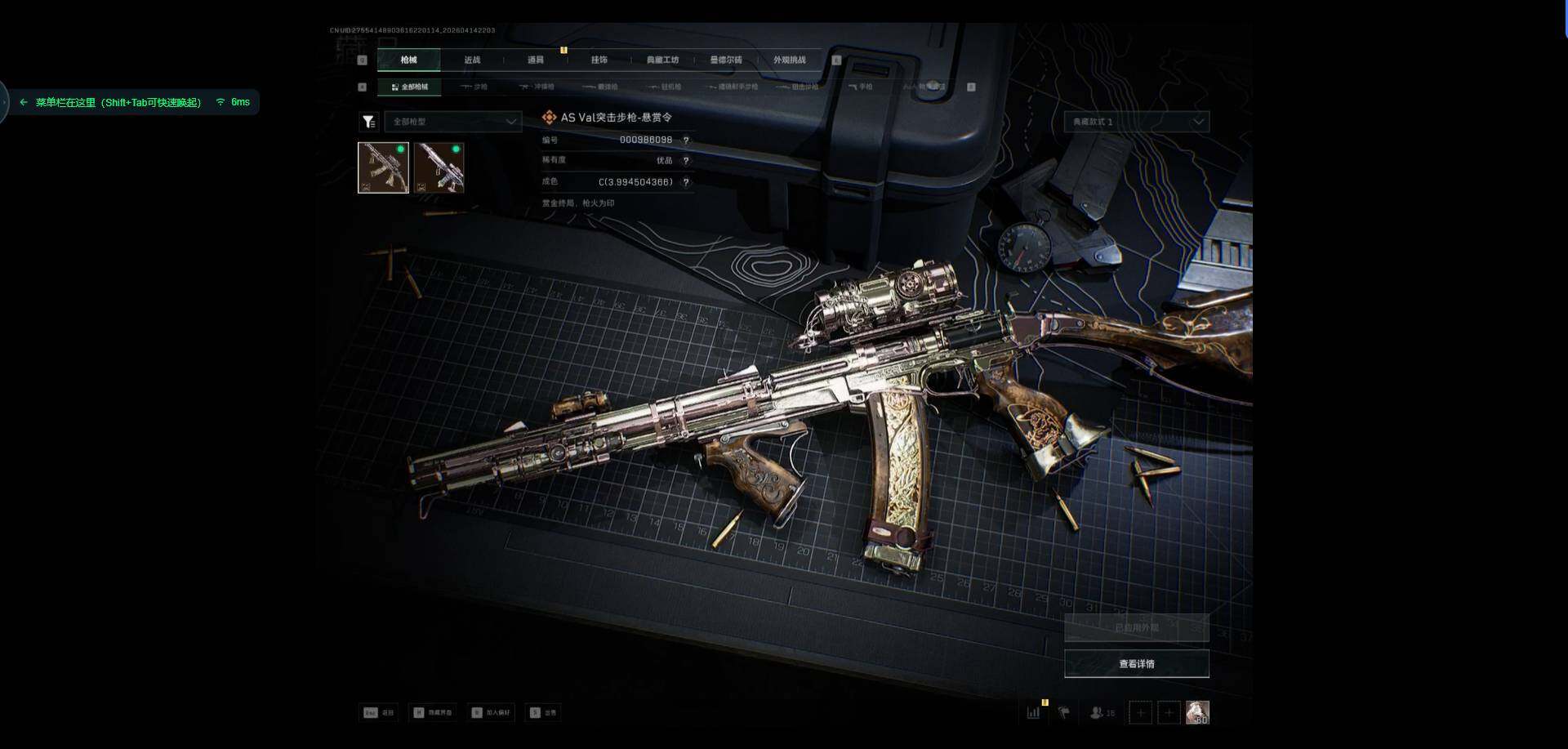Show help for 成色 wear value
This screenshot has width=1568, height=749.
[686, 182]
